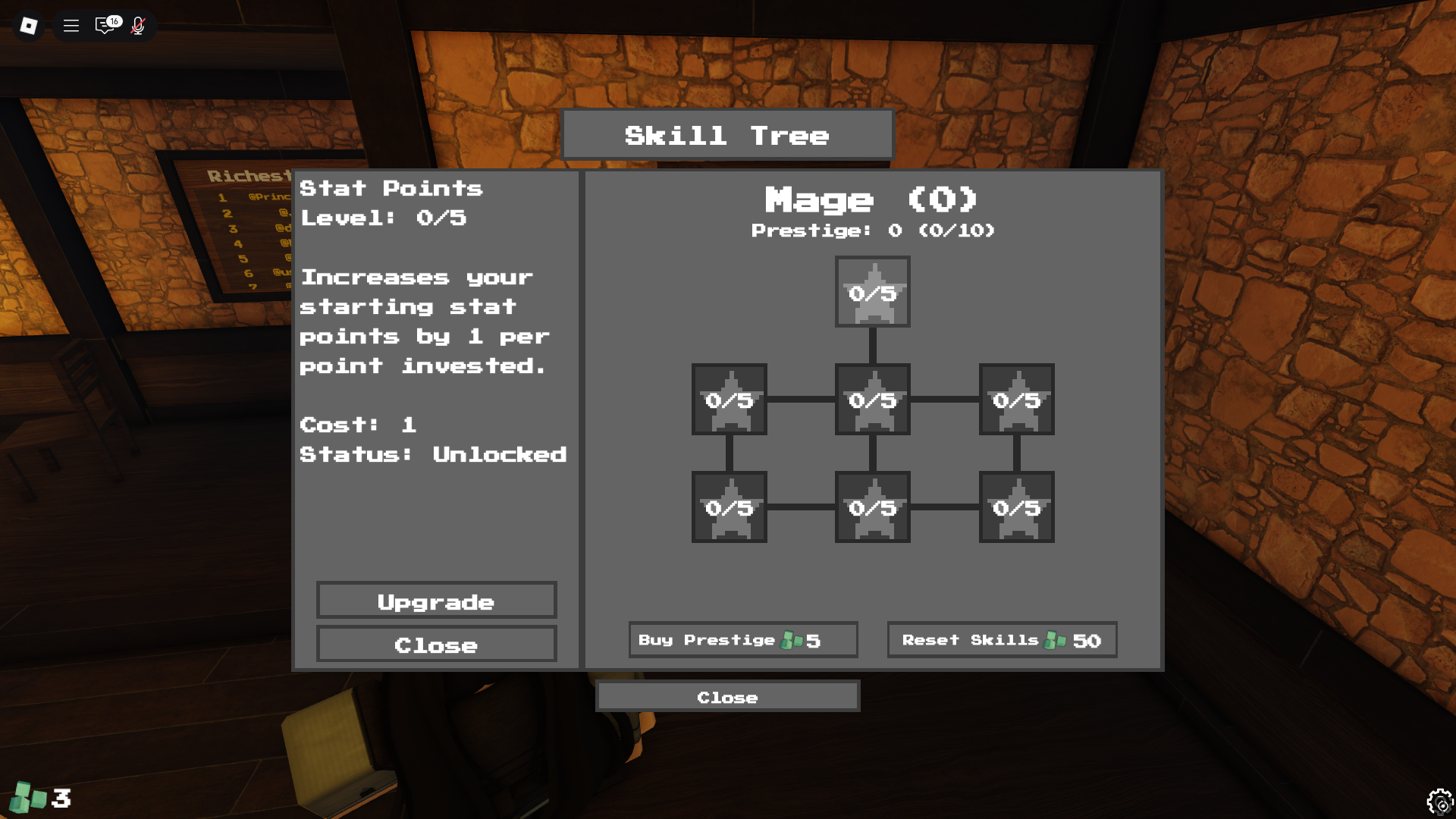Select the bottom-center 0/5 star node

[x=872, y=508]
